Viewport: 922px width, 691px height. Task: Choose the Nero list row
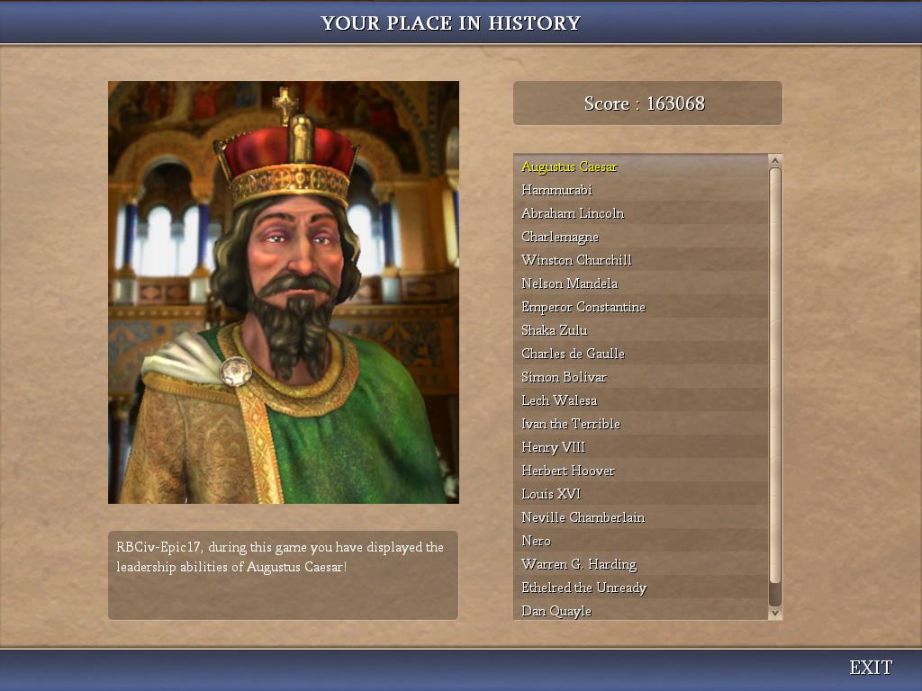click(x=536, y=540)
